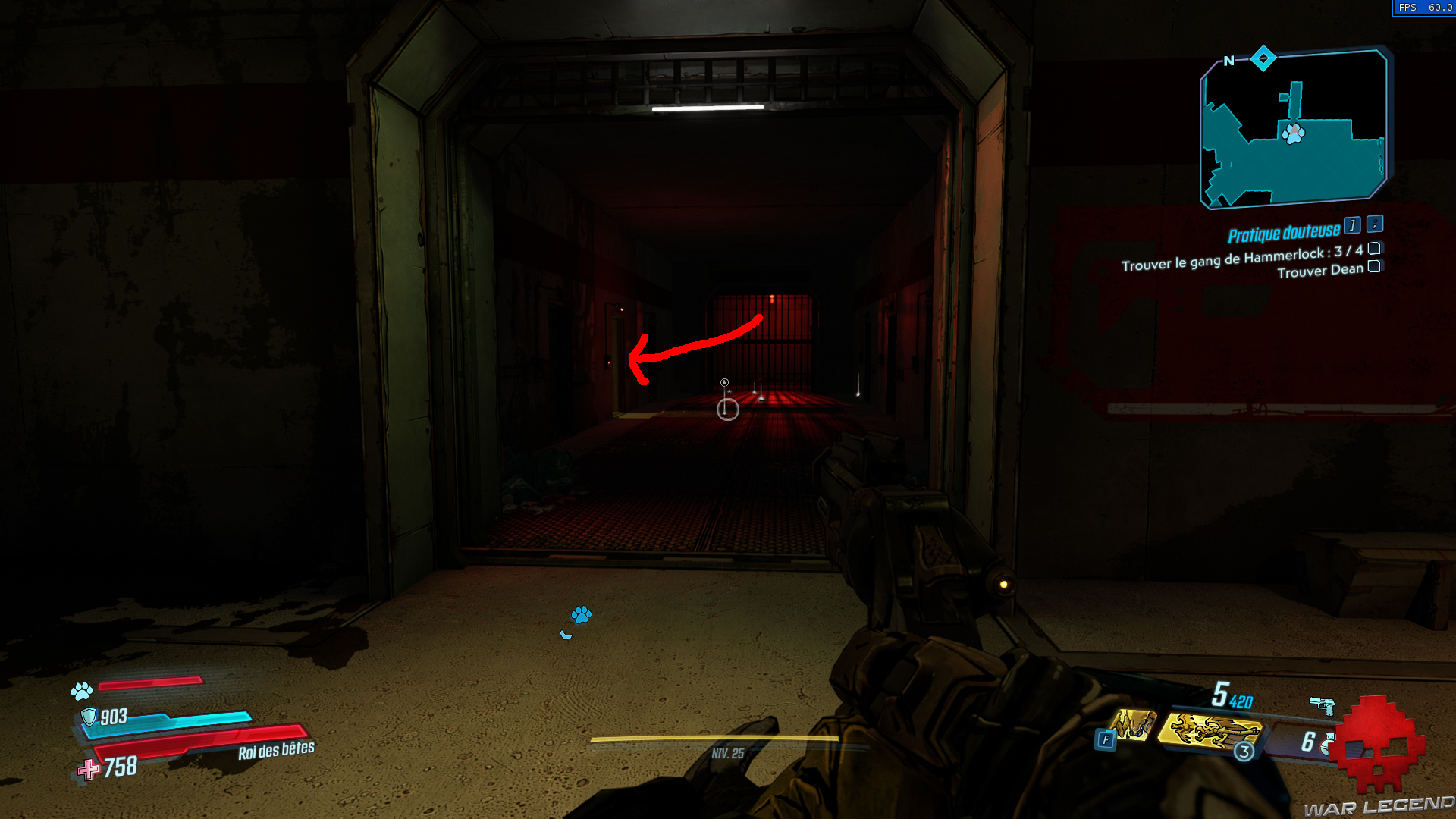
Task: Click the semicolon keybind icon for mission details
Action: tap(1374, 224)
